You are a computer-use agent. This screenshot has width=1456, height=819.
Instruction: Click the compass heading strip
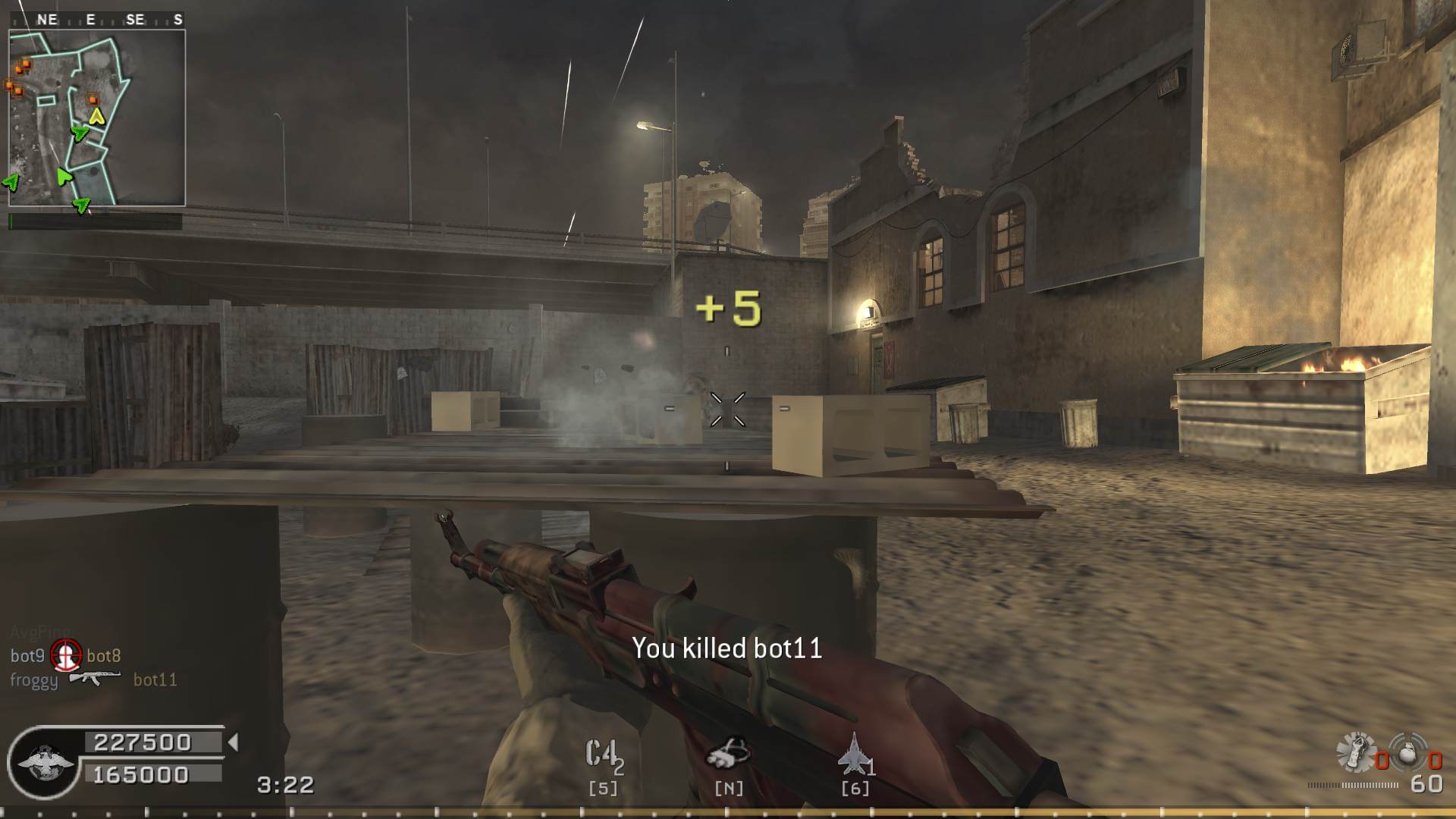97,20
